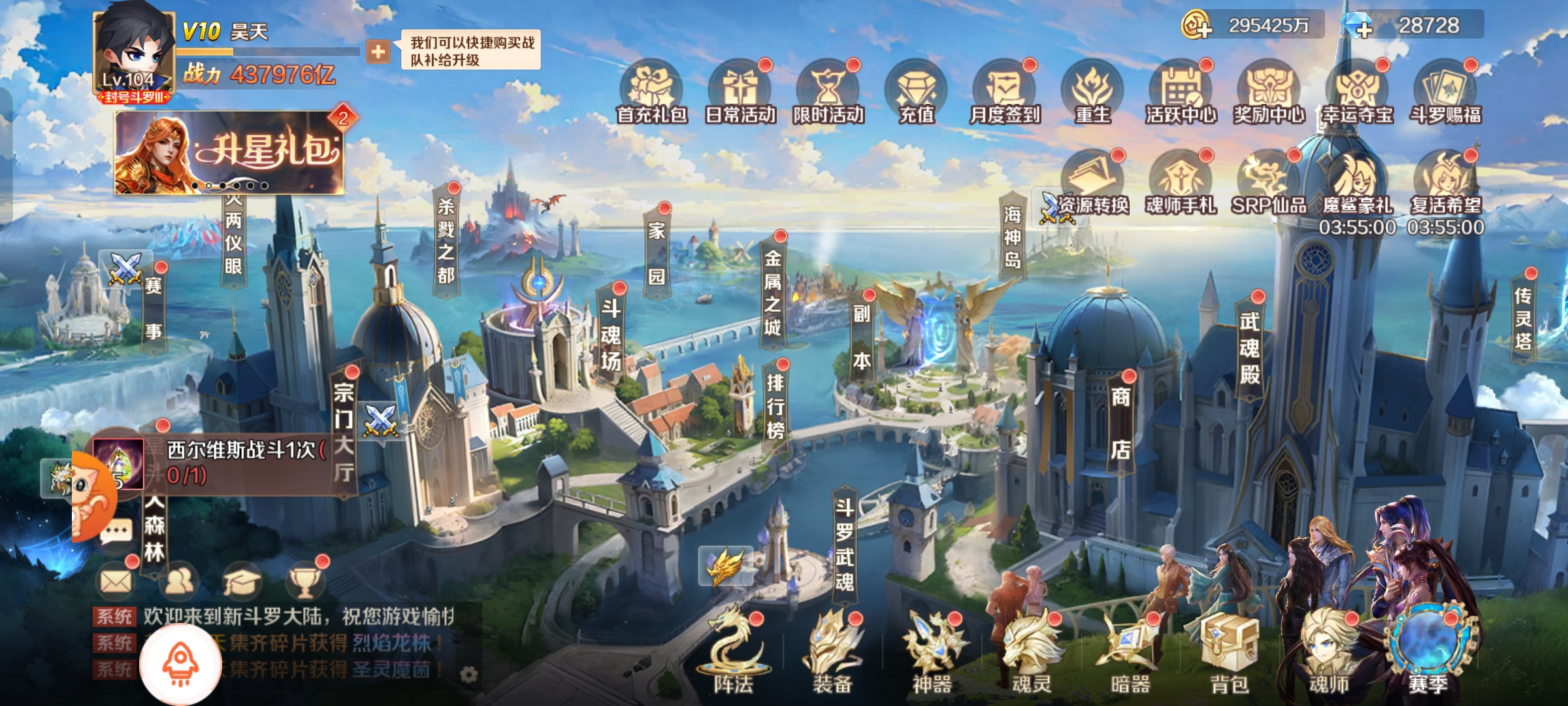Add gold coins with the plus icon
The height and width of the screenshot is (706, 1568).
[1197, 26]
